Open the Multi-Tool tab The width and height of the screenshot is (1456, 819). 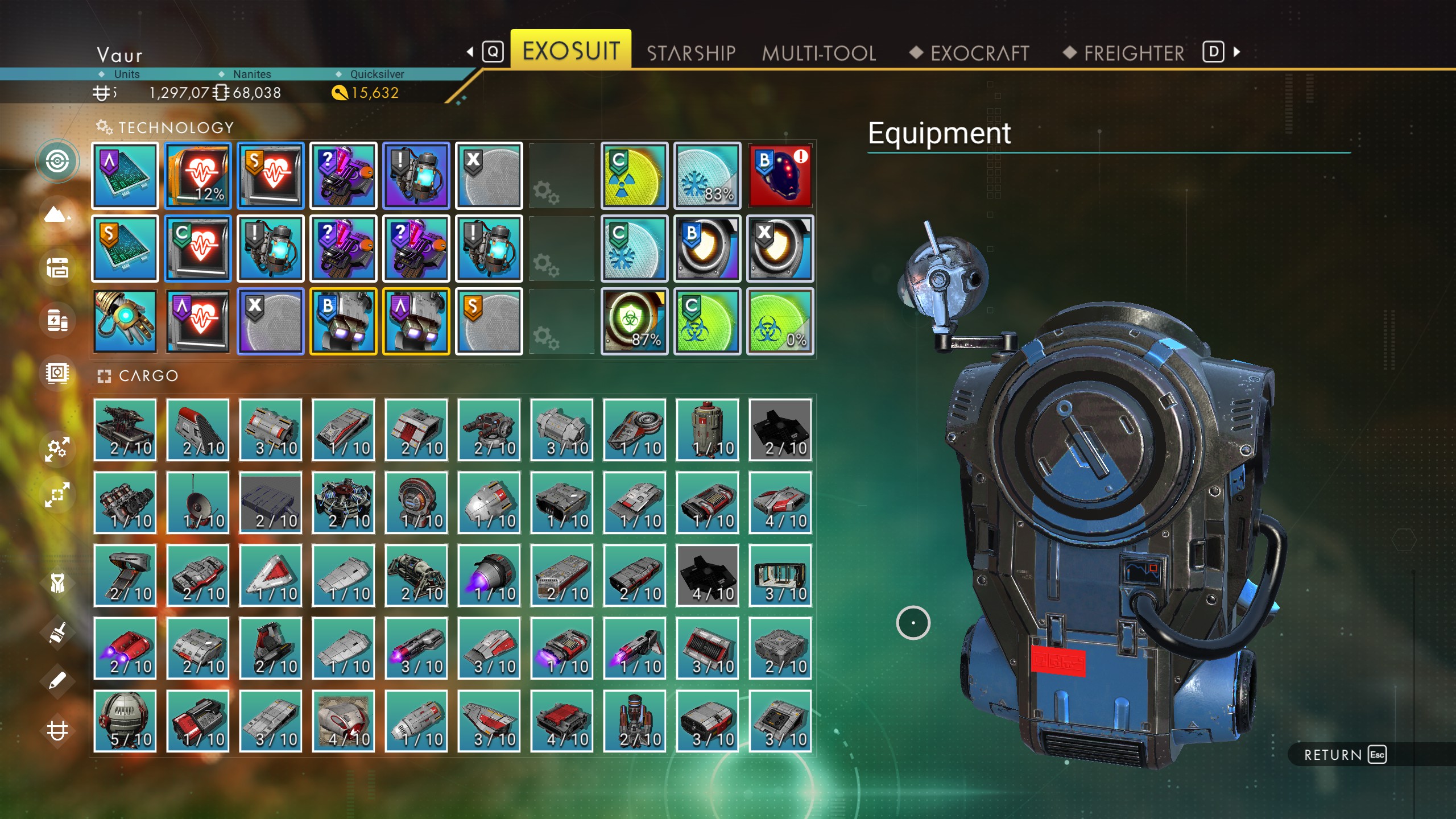pyautogui.click(x=818, y=53)
